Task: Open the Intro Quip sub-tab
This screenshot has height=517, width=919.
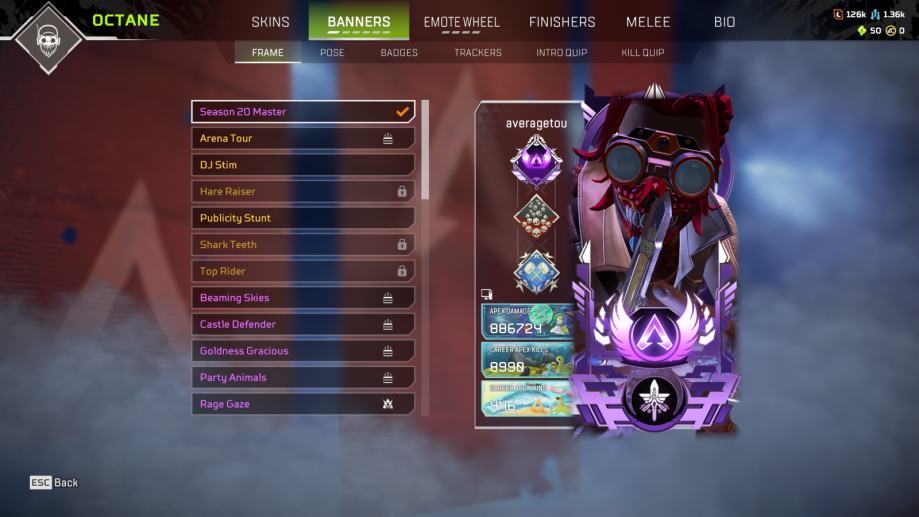Action: pyautogui.click(x=561, y=52)
